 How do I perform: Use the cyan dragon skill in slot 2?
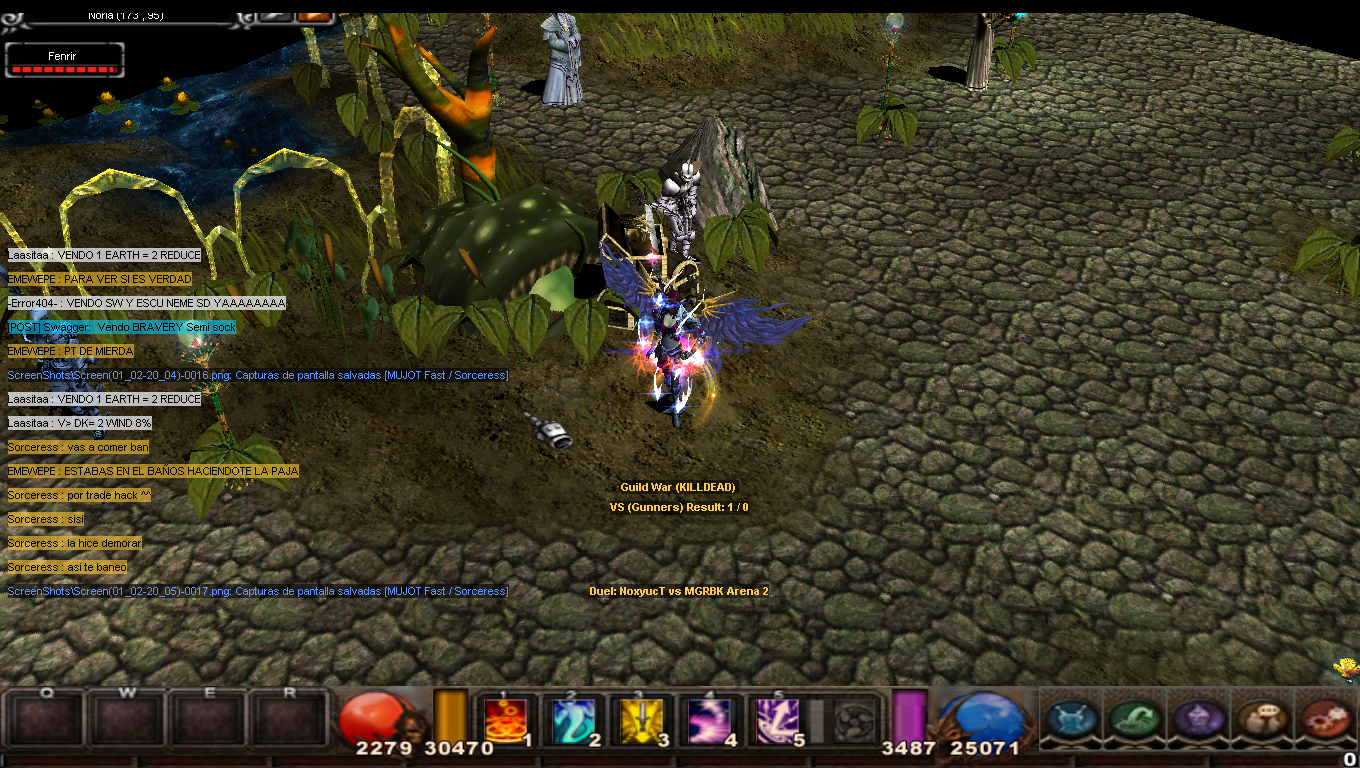click(x=574, y=720)
